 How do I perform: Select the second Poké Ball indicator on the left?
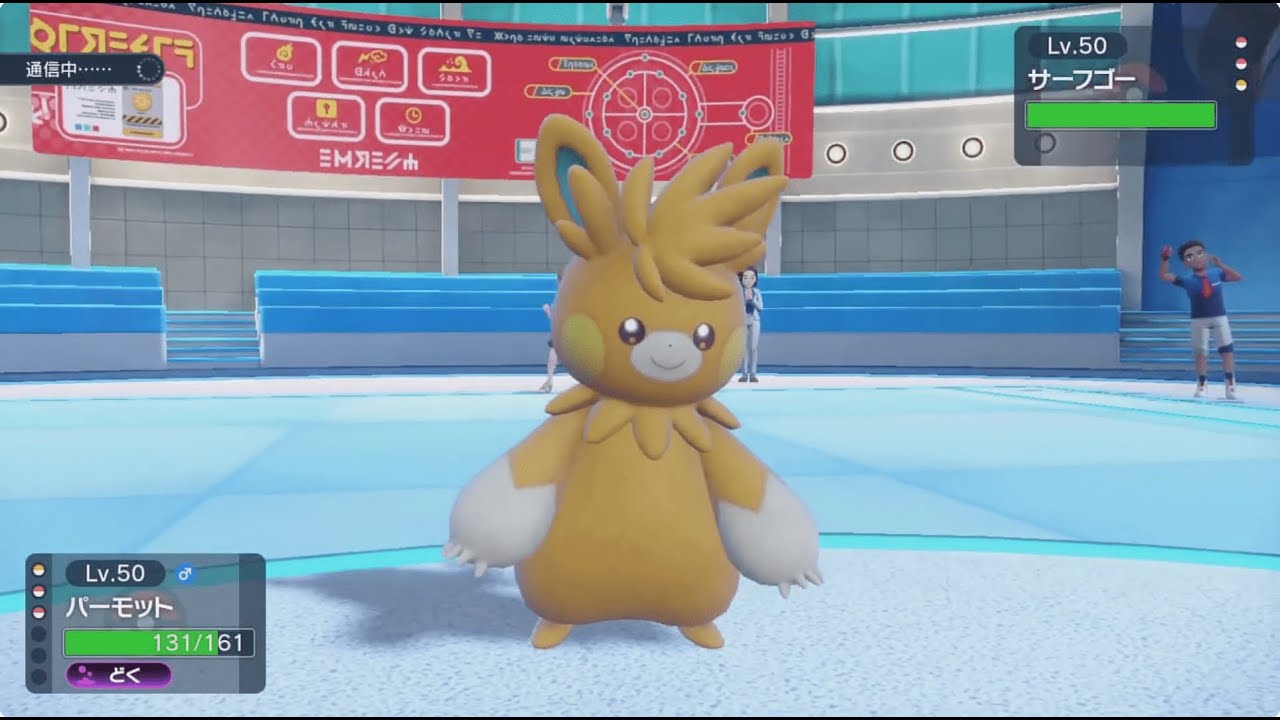tap(37, 592)
